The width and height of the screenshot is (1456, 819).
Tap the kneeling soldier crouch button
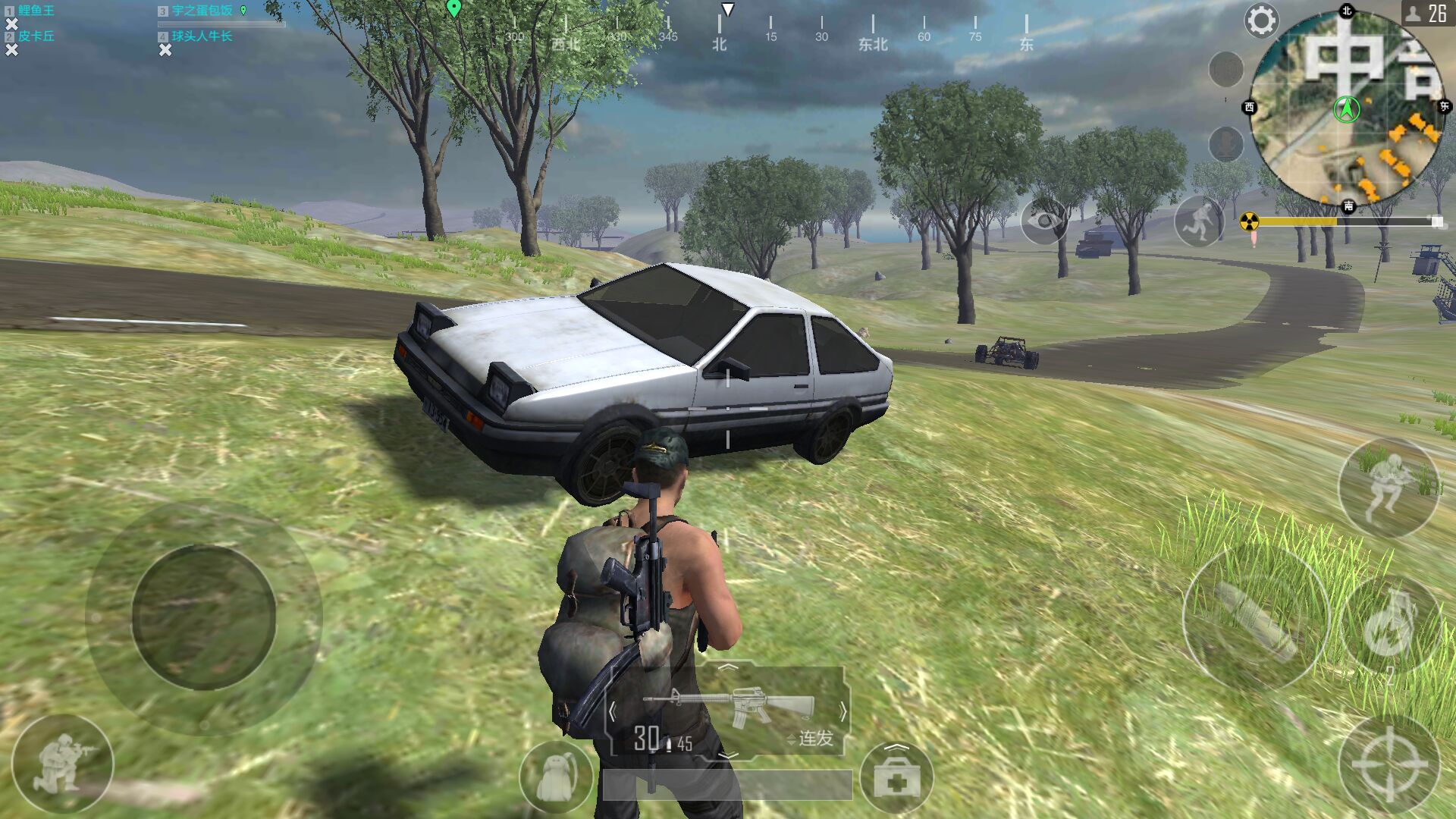(x=63, y=763)
